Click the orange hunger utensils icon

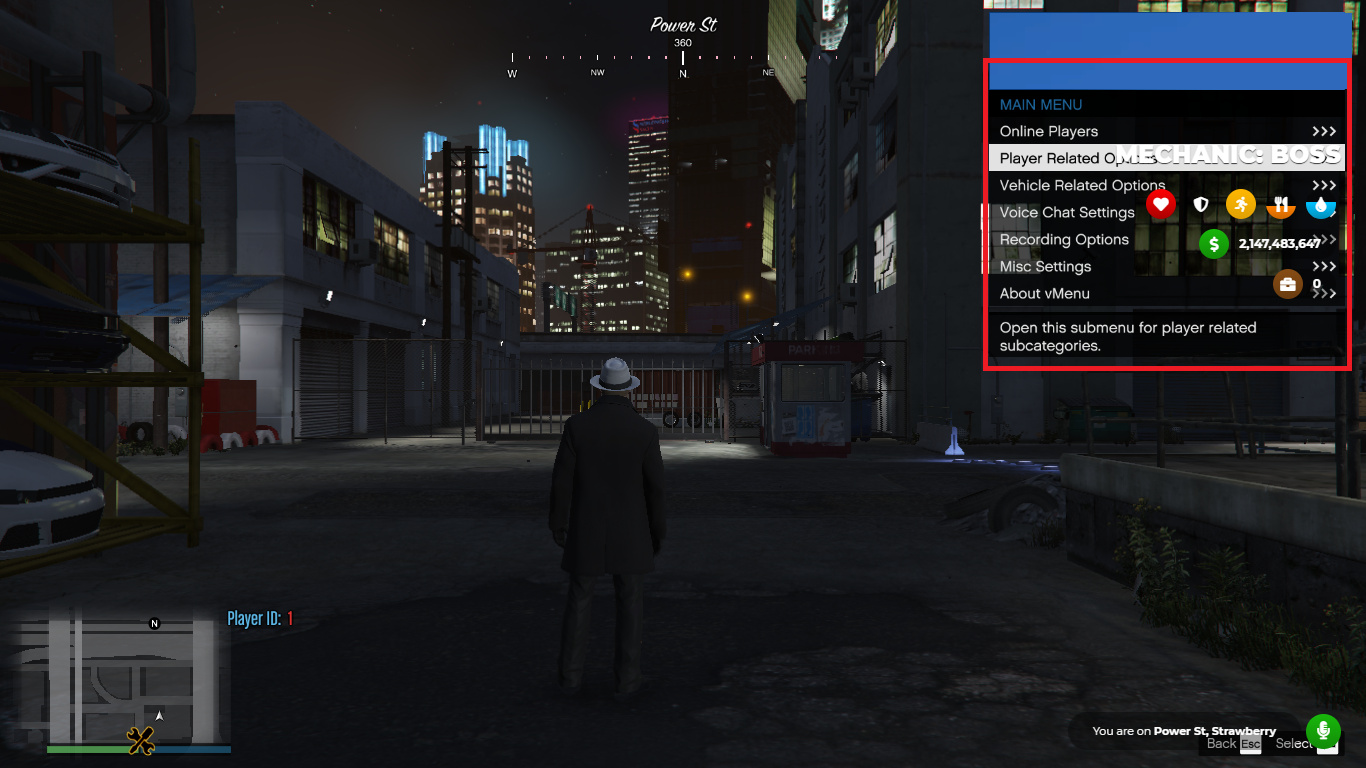coord(1280,204)
